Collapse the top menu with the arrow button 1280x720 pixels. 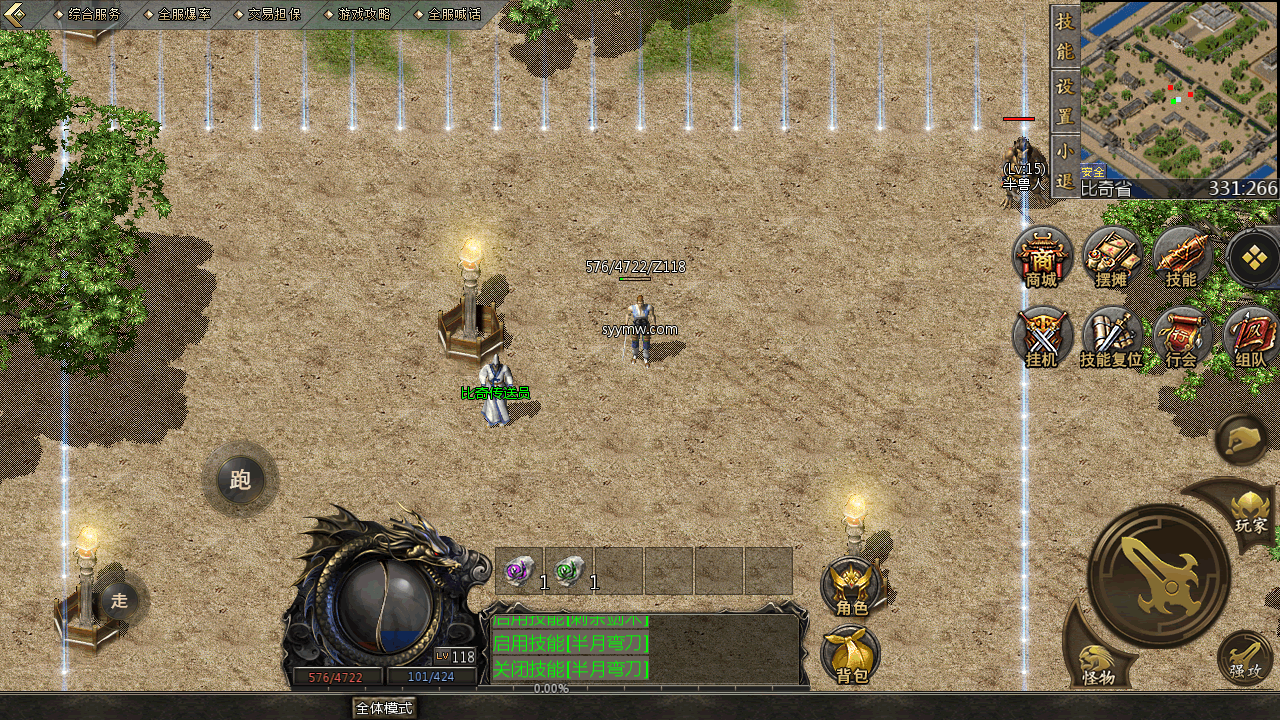pos(15,13)
